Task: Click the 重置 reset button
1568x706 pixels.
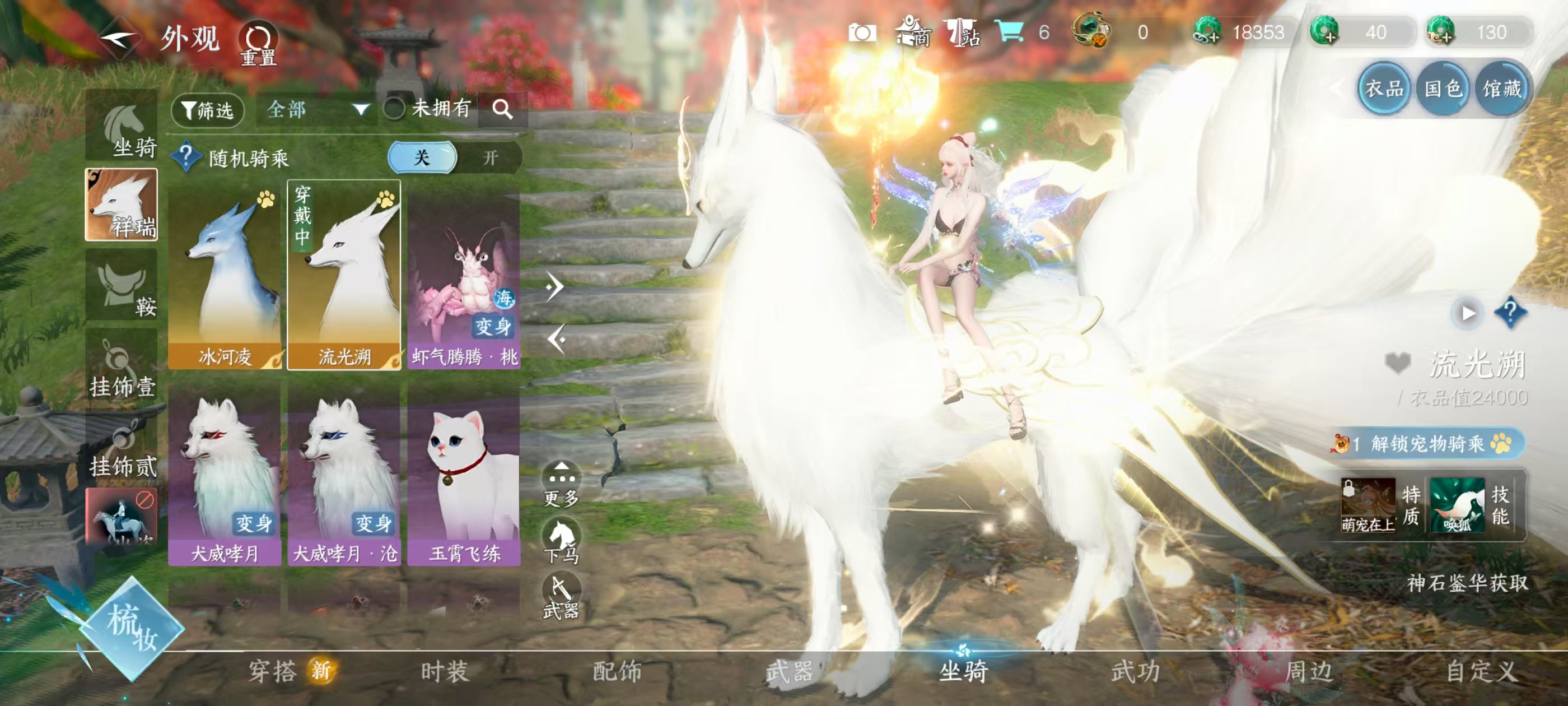Action: tap(259, 43)
